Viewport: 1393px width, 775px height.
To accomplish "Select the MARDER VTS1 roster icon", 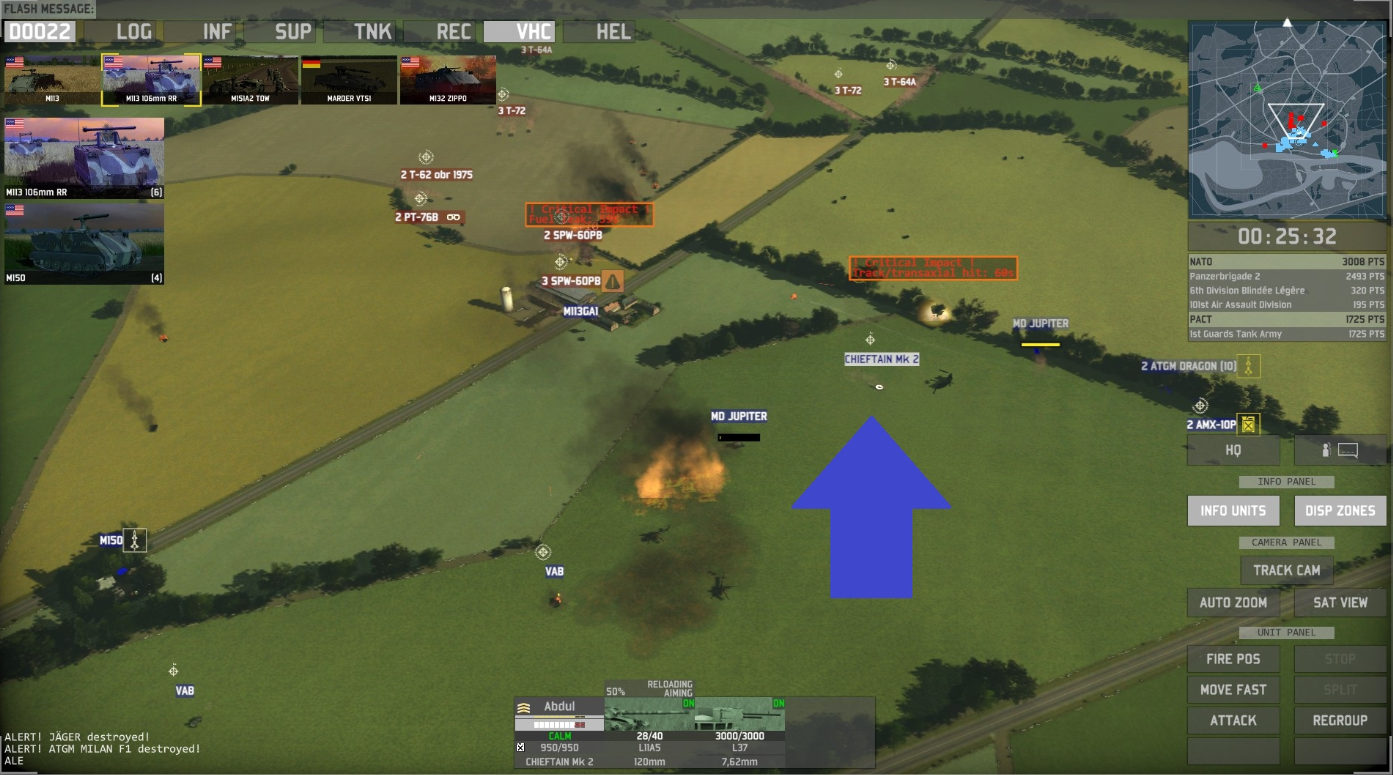I will click(347, 79).
